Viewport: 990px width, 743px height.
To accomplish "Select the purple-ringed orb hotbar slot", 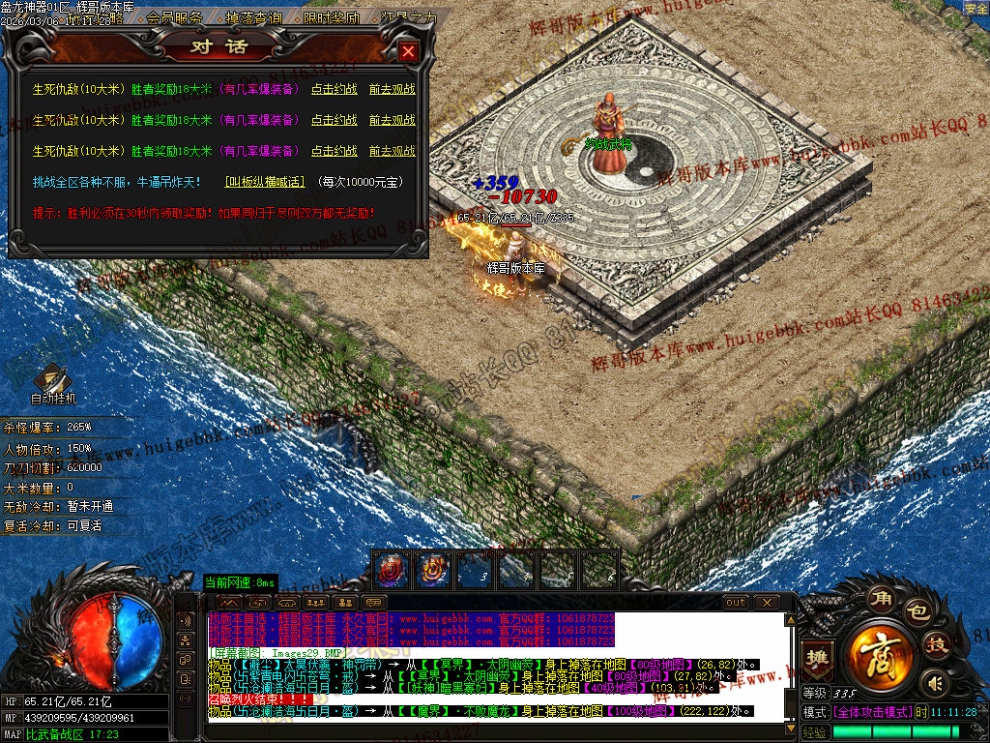I will point(433,570).
